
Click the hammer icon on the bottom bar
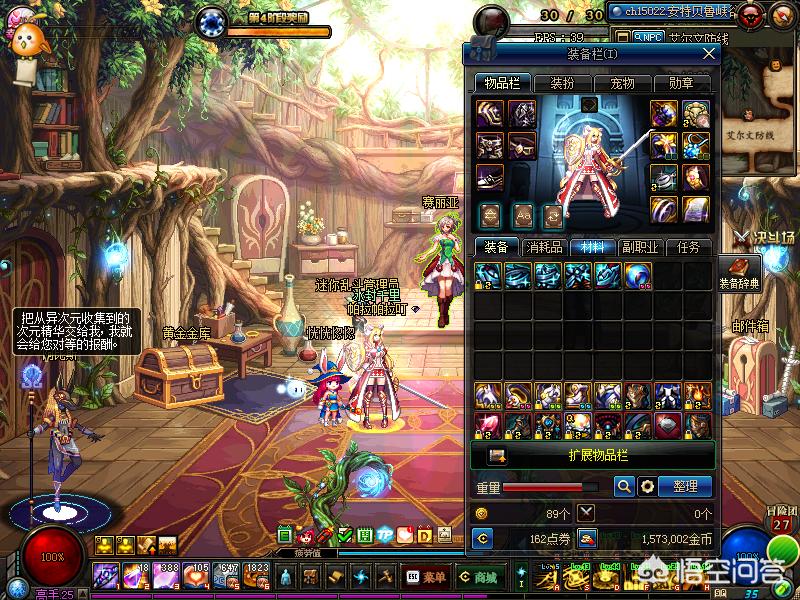[x=385, y=577]
